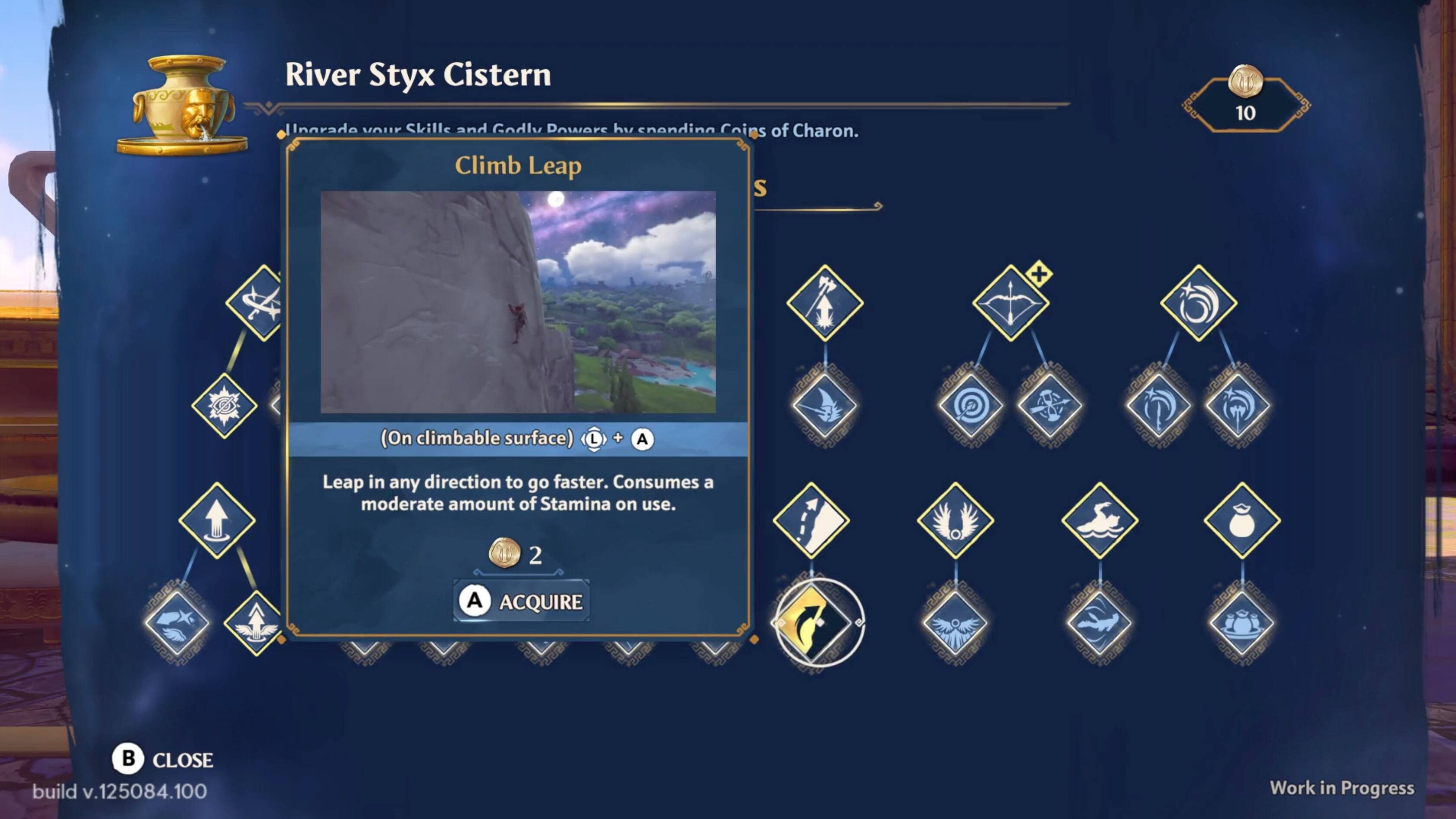Image resolution: width=1456 pixels, height=819 pixels.
Task: Select the dotted cliff climbing path skill
Action: tap(811, 520)
